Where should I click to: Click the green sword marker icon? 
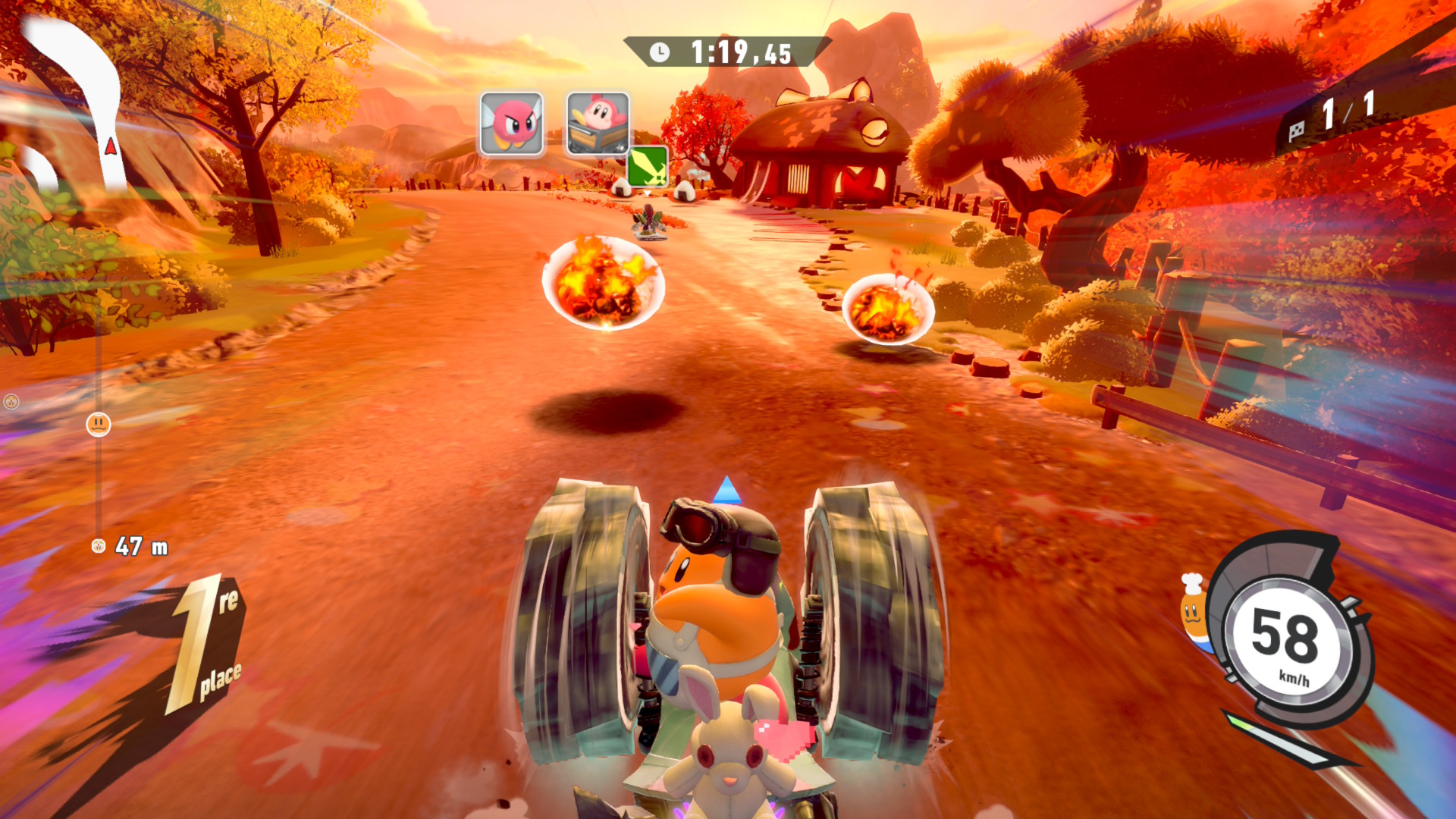tap(648, 165)
